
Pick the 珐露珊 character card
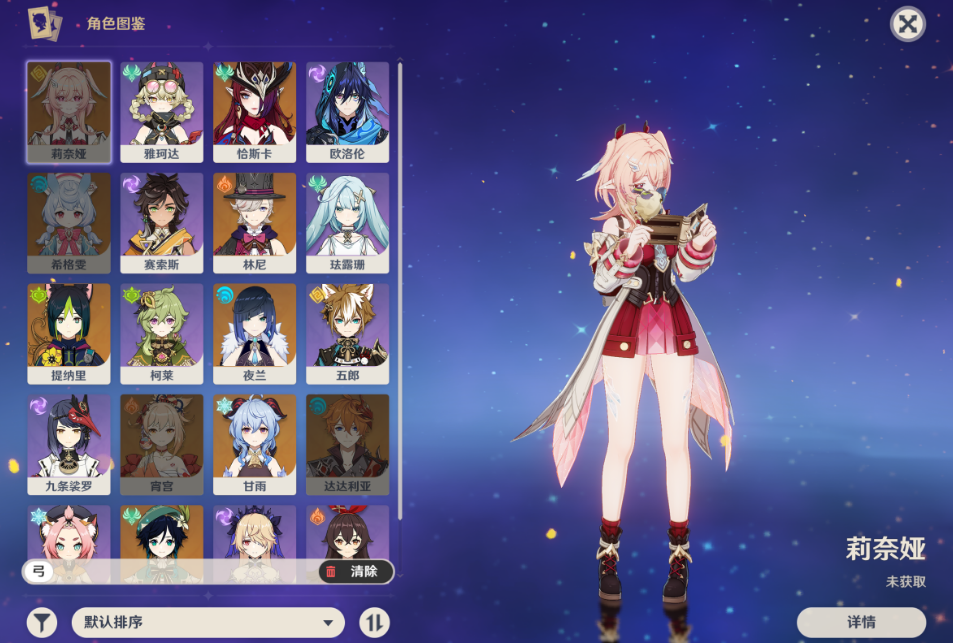click(x=347, y=222)
